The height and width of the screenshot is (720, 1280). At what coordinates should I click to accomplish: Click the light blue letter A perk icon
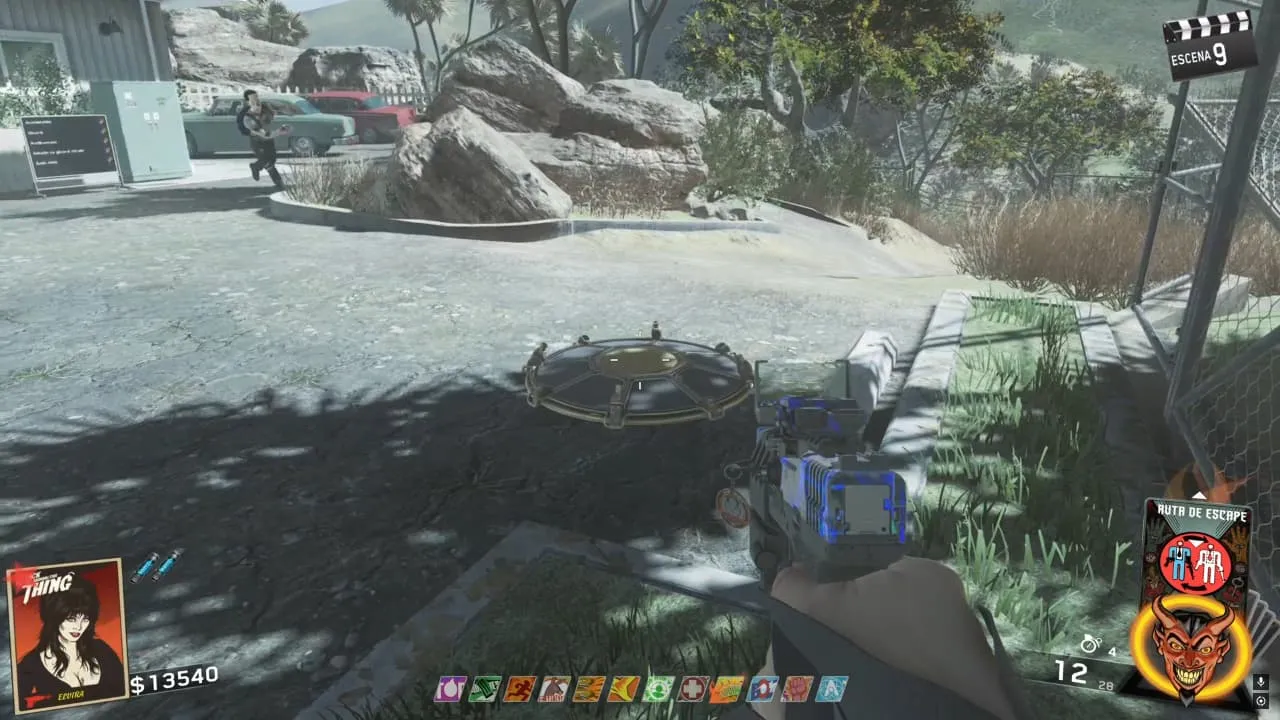[831, 688]
